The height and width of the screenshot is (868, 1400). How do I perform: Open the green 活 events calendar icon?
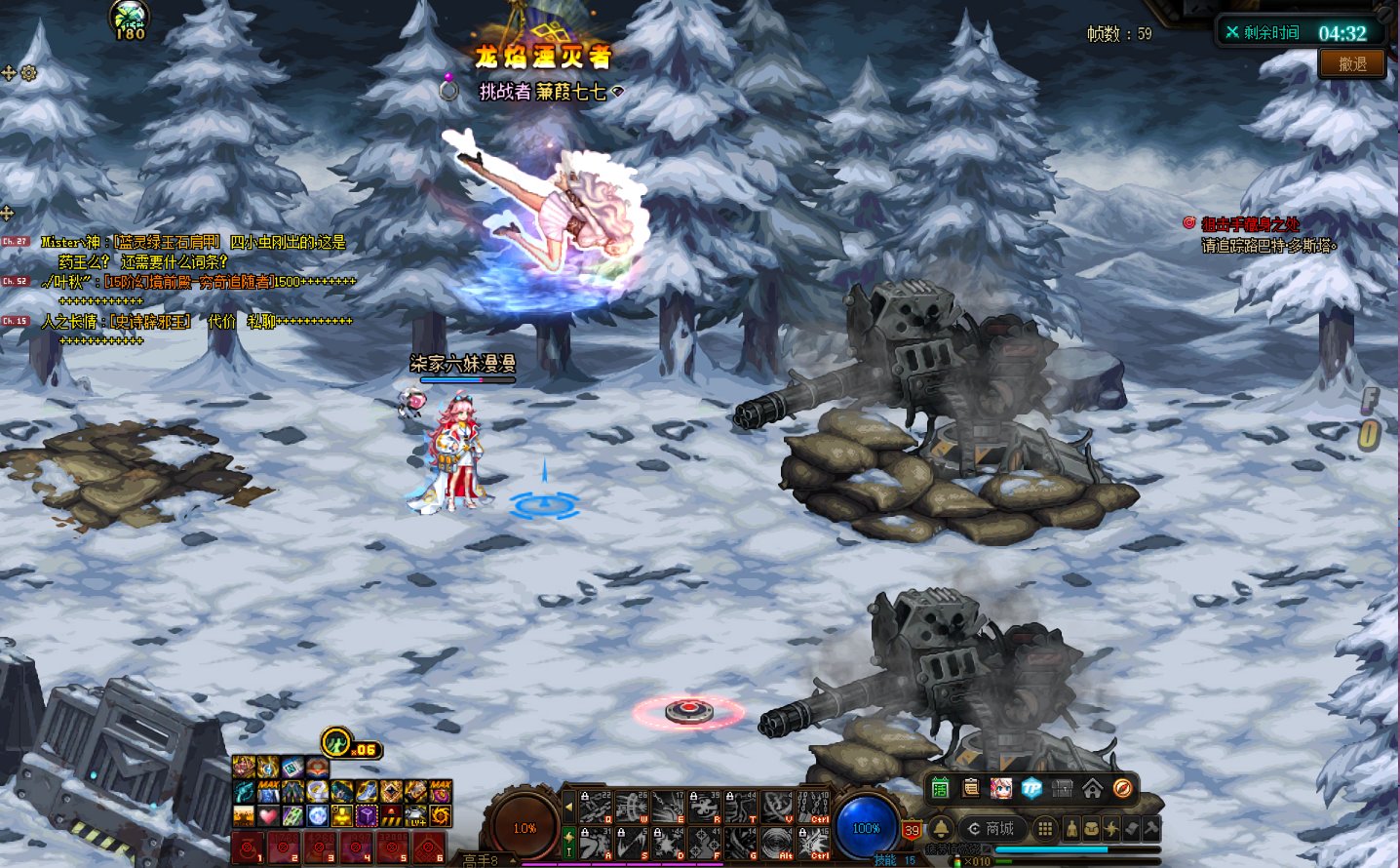(x=940, y=788)
